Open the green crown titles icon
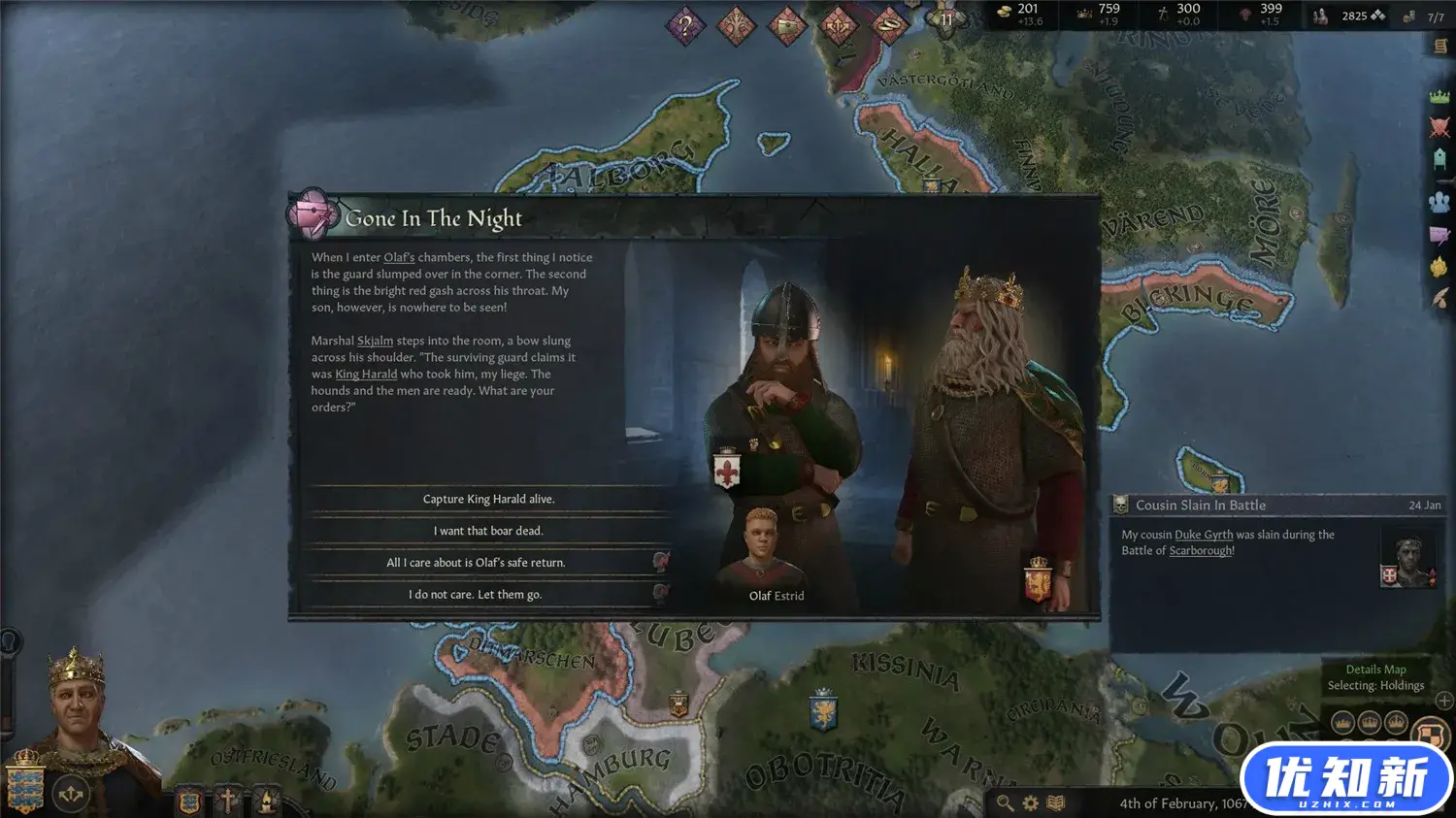 (x=1440, y=95)
